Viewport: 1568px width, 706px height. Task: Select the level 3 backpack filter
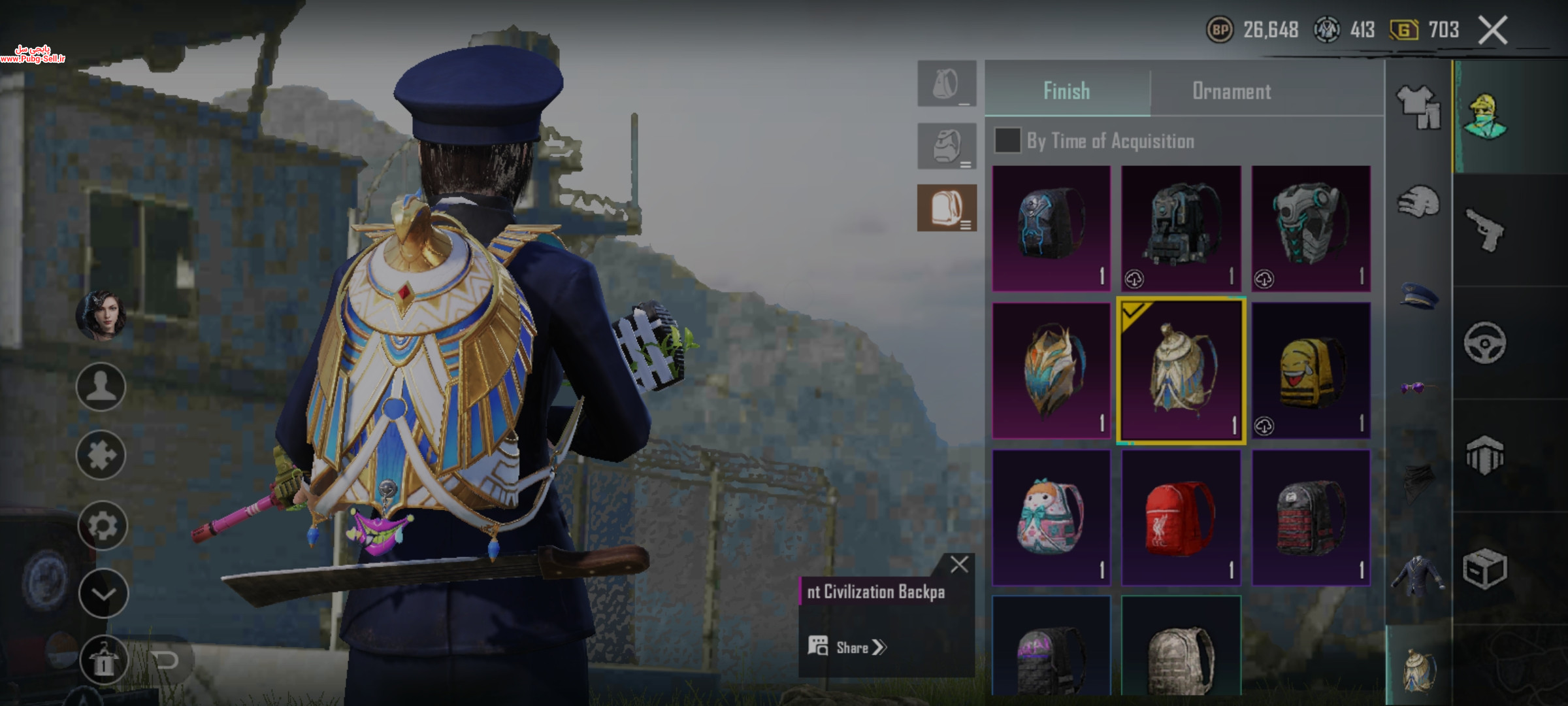coord(947,208)
